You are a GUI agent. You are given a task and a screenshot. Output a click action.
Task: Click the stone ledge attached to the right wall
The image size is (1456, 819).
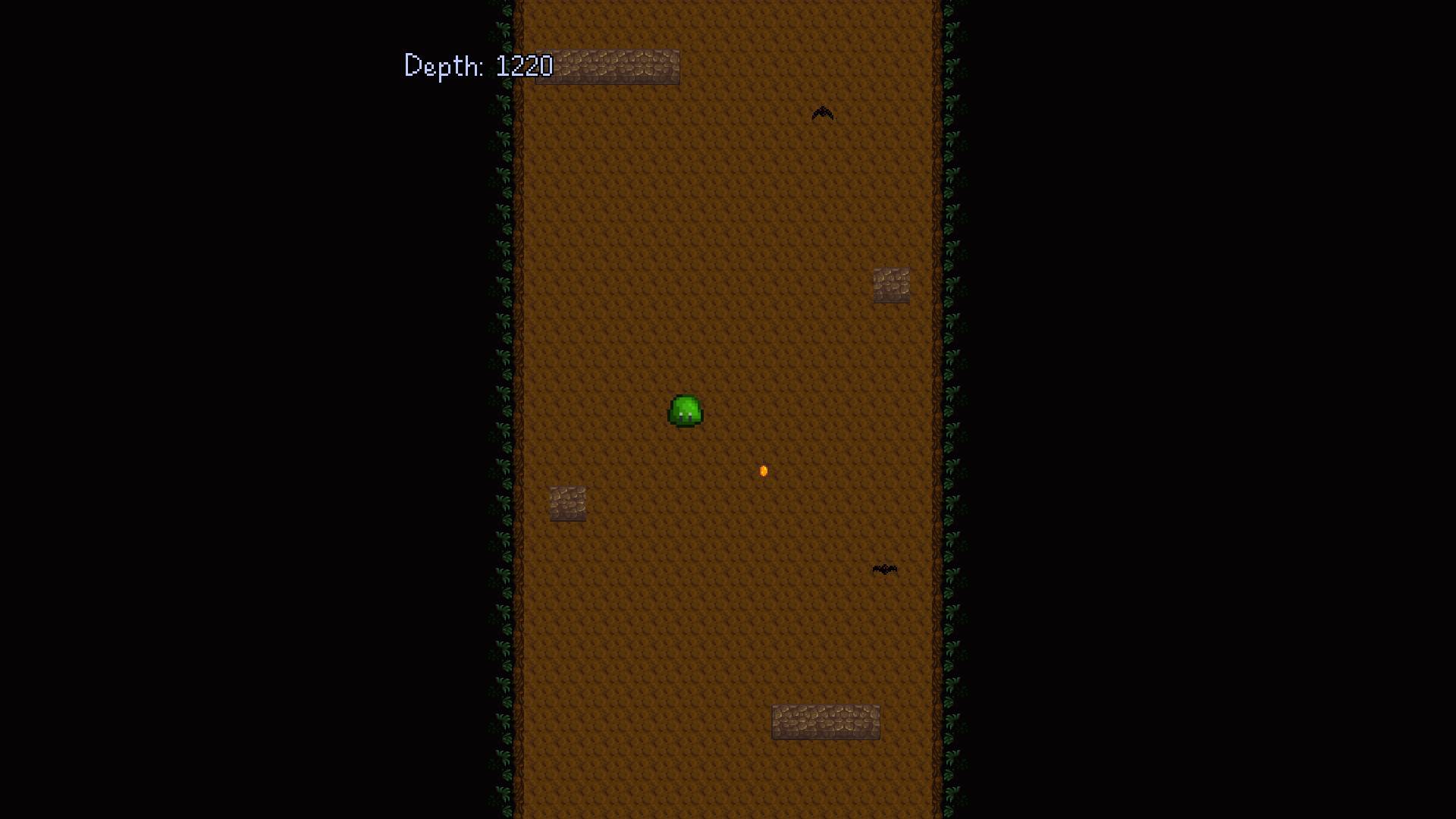[891, 287]
